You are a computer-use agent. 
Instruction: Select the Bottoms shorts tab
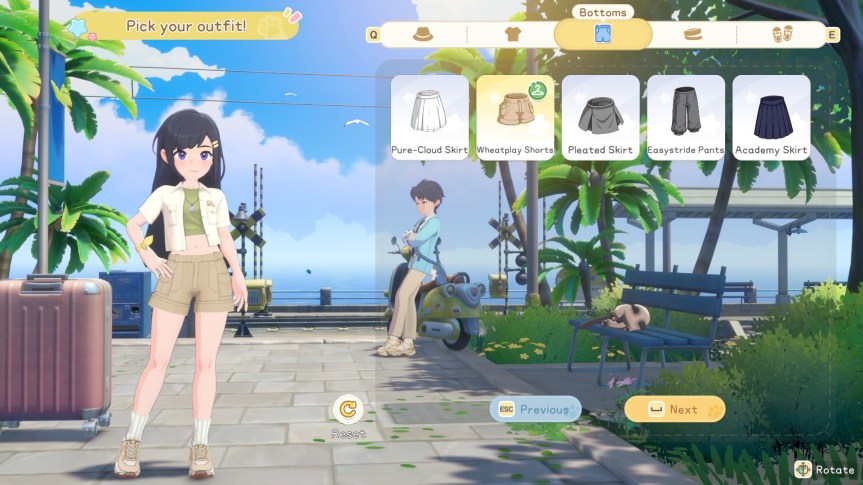click(603, 34)
